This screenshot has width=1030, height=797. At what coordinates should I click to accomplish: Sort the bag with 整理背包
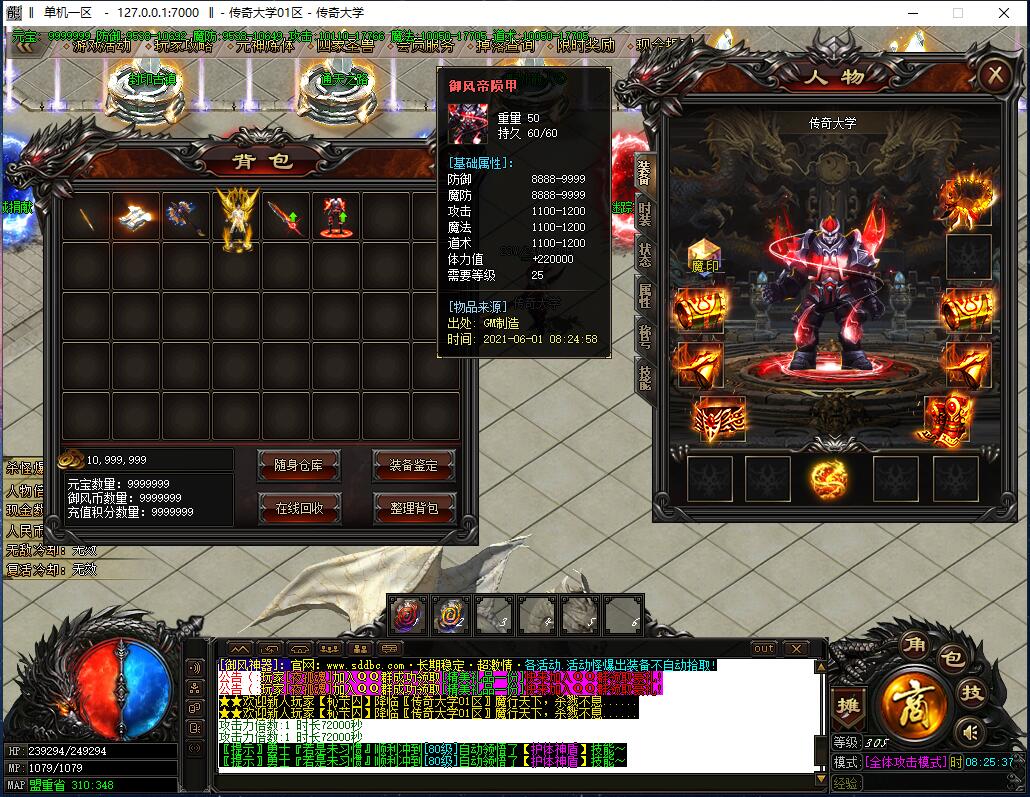point(413,507)
